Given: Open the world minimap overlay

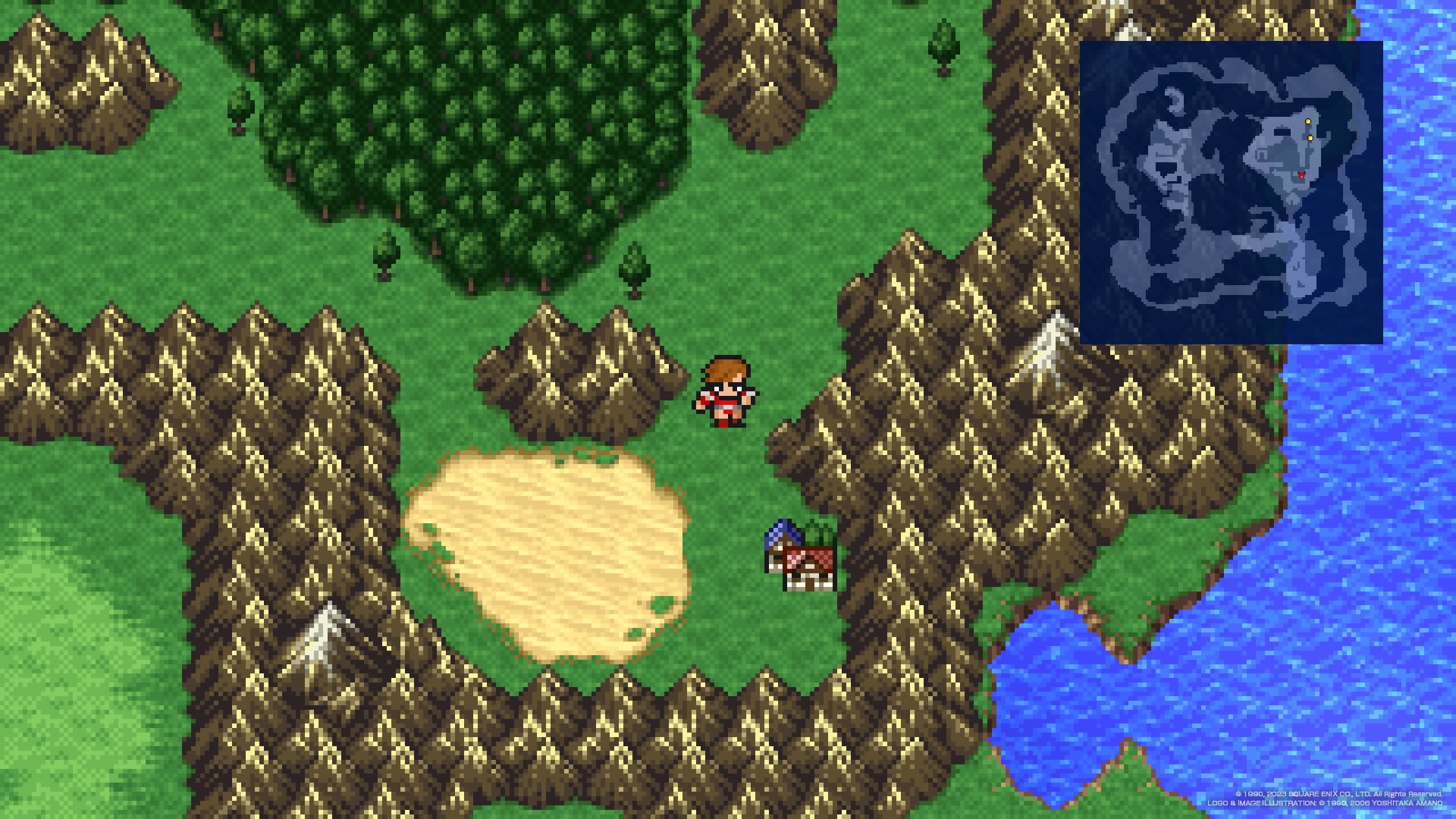Looking at the screenshot, I should pyautogui.click(x=1230, y=193).
